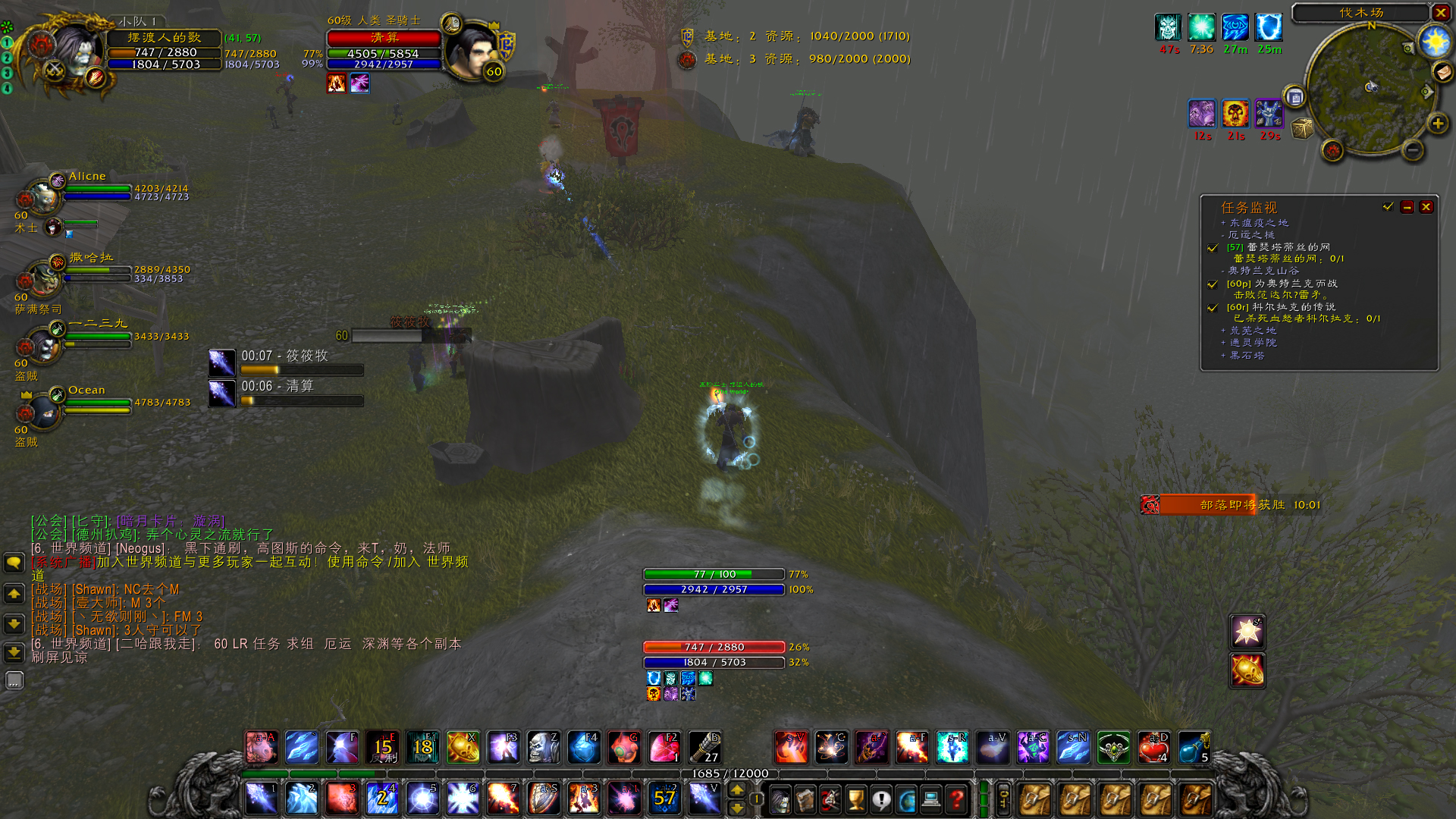The image size is (1456, 819).
Task: Expand the 东瘟疫之地 quest zone
Action: [x=1223, y=223]
